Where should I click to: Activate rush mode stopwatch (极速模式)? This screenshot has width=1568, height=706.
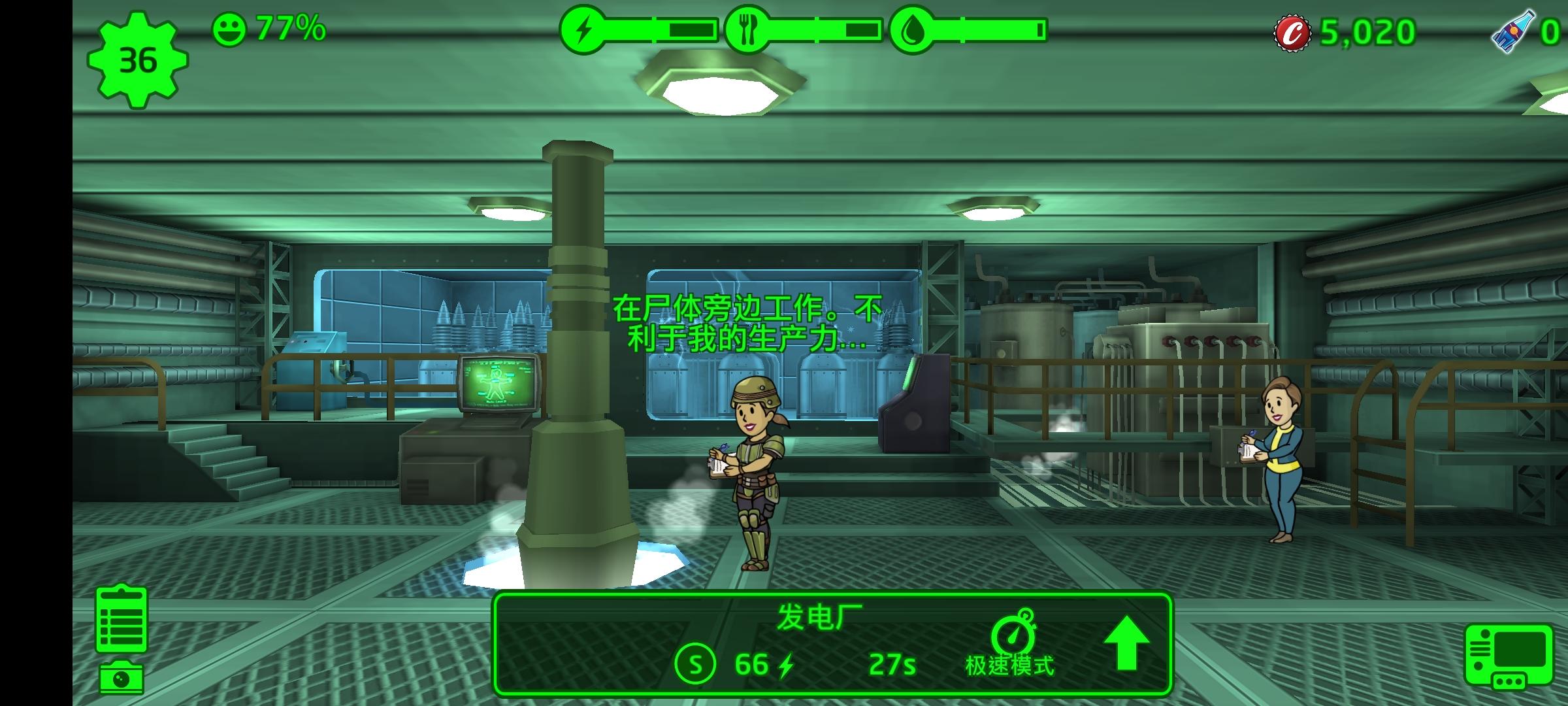pos(1010,643)
